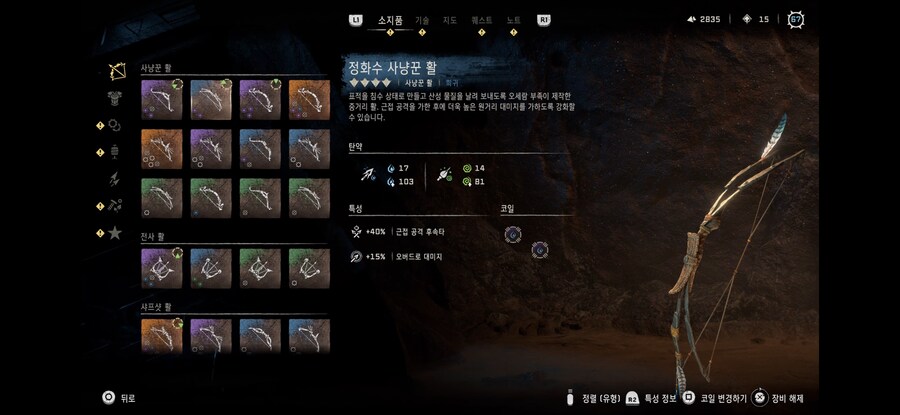
Task: Select the orange hunter bow in the top row
Action: tap(309, 100)
